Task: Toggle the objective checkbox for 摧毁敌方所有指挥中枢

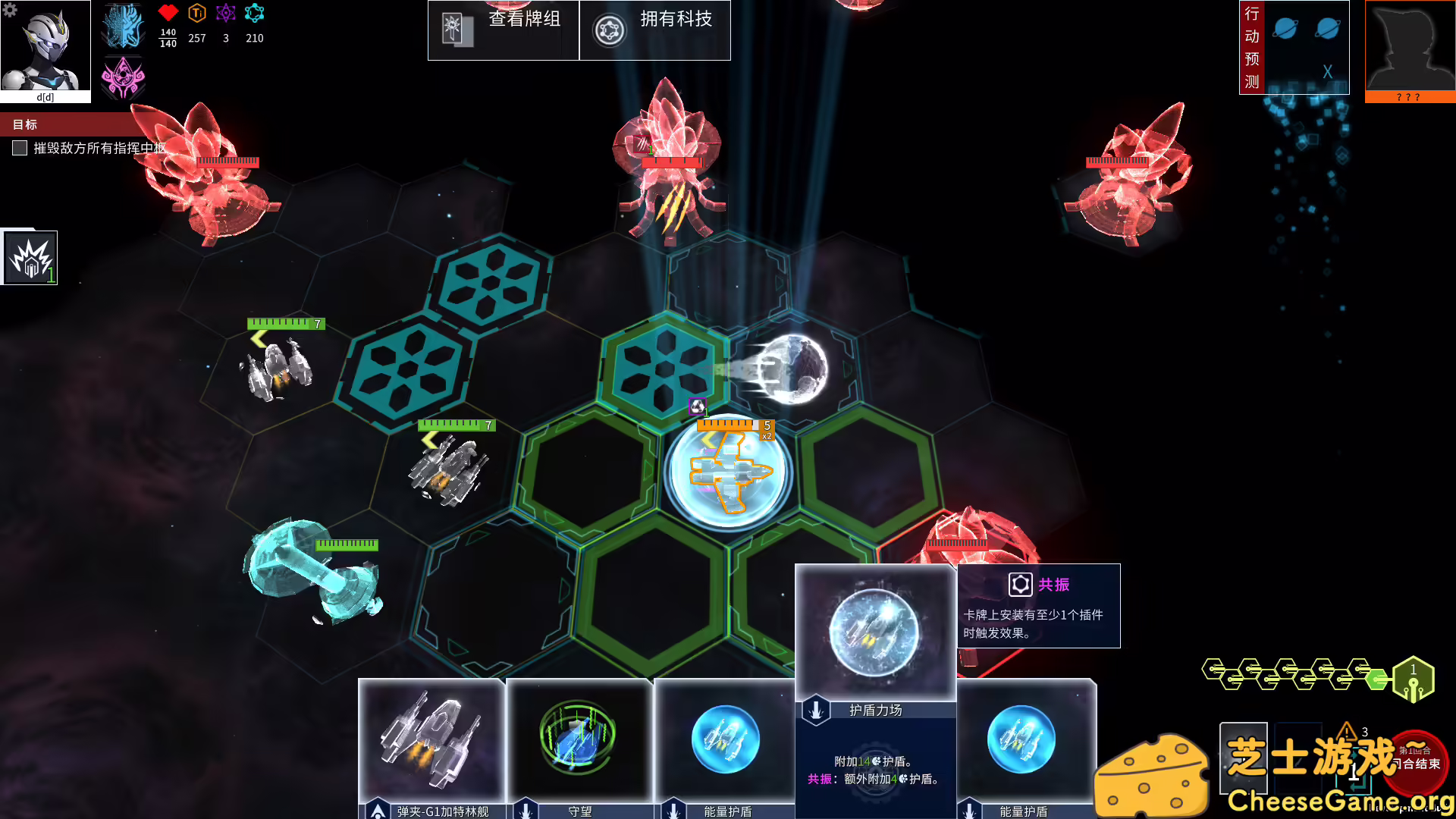Action: (x=19, y=149)
